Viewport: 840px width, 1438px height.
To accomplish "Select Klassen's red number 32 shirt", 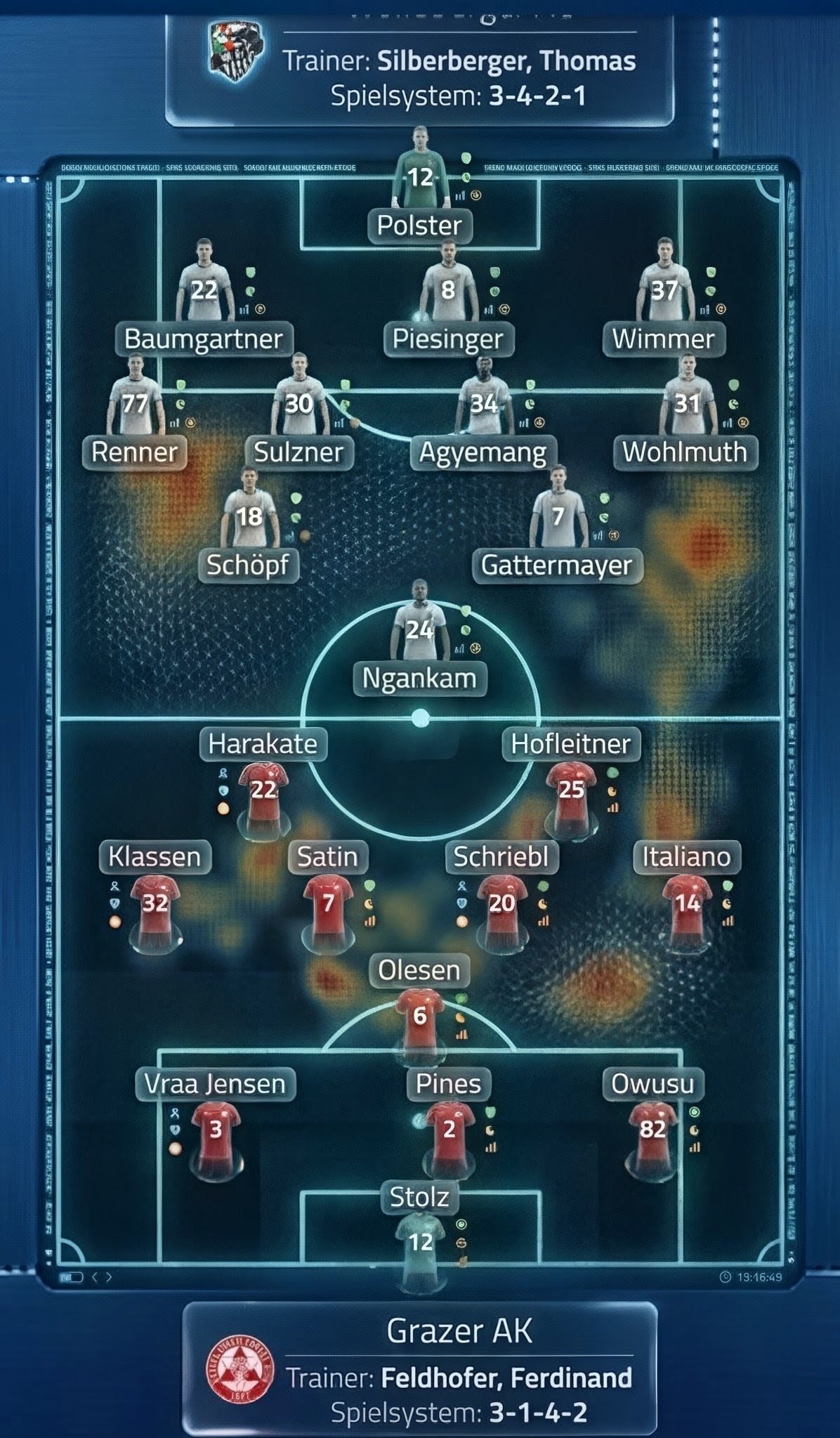I will (155, 903).
